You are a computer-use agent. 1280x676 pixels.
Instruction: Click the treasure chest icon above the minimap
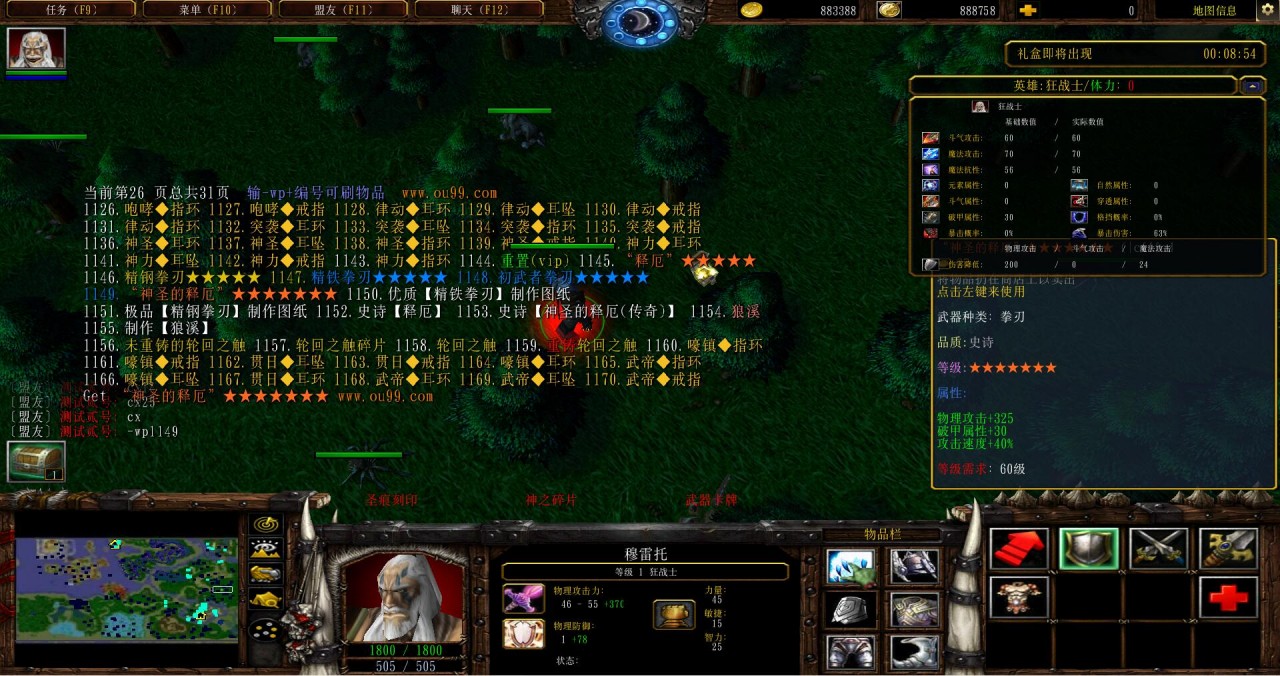pyautogui.click(x=36, y=462)
